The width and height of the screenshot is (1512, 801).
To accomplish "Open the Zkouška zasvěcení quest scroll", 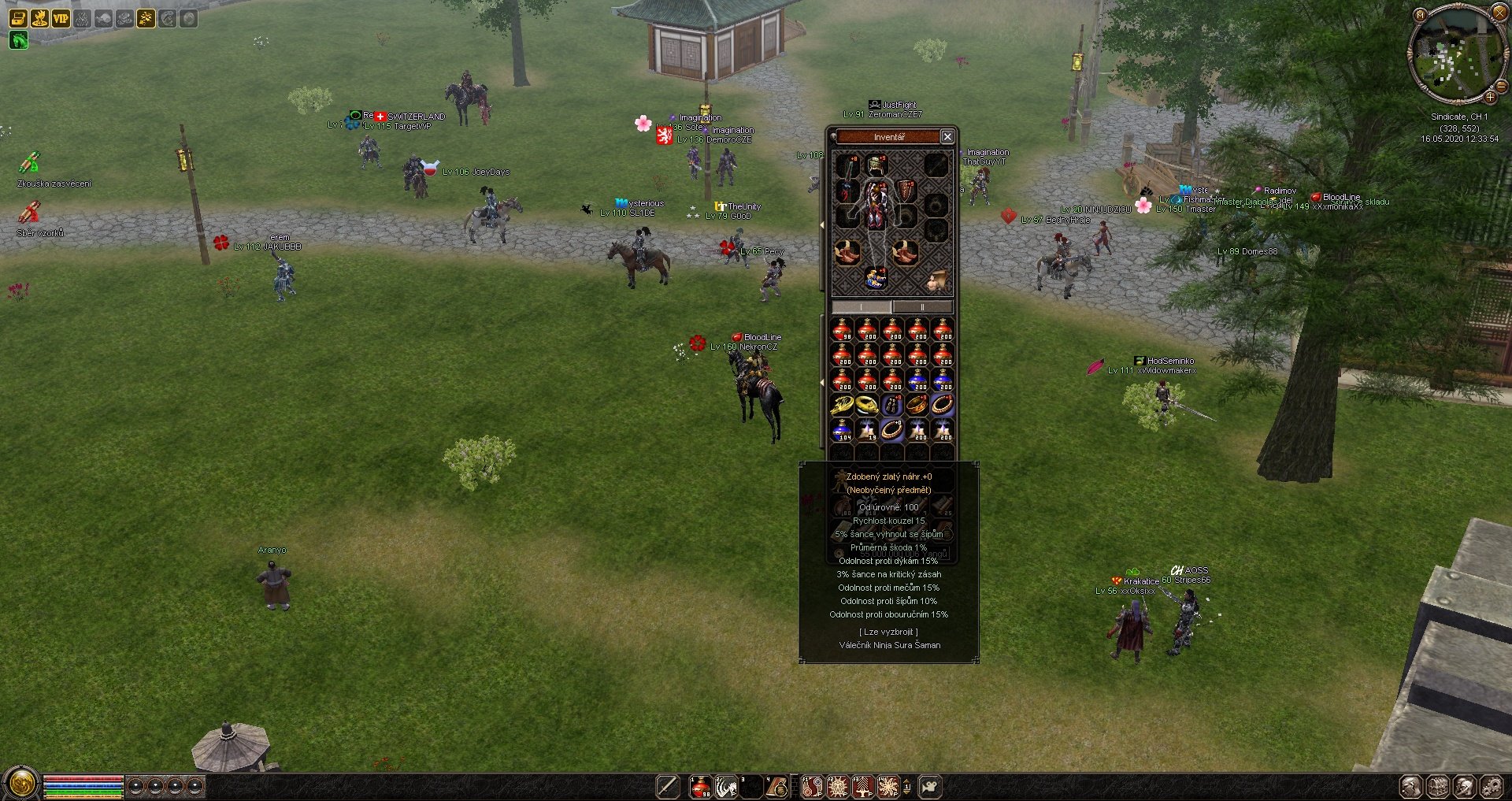I will coord(29,163).
